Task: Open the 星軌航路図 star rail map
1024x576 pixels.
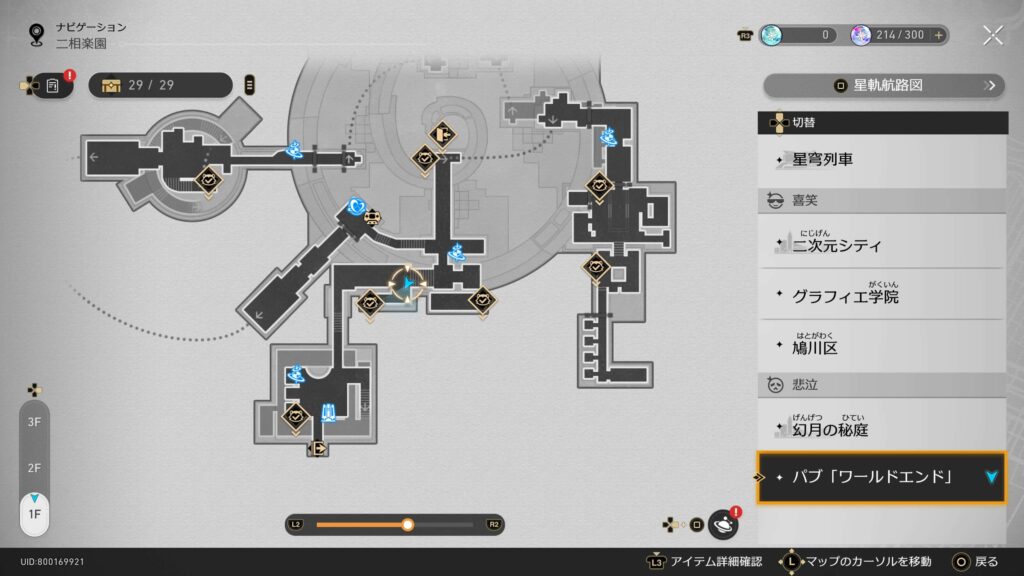Action: 884,85
